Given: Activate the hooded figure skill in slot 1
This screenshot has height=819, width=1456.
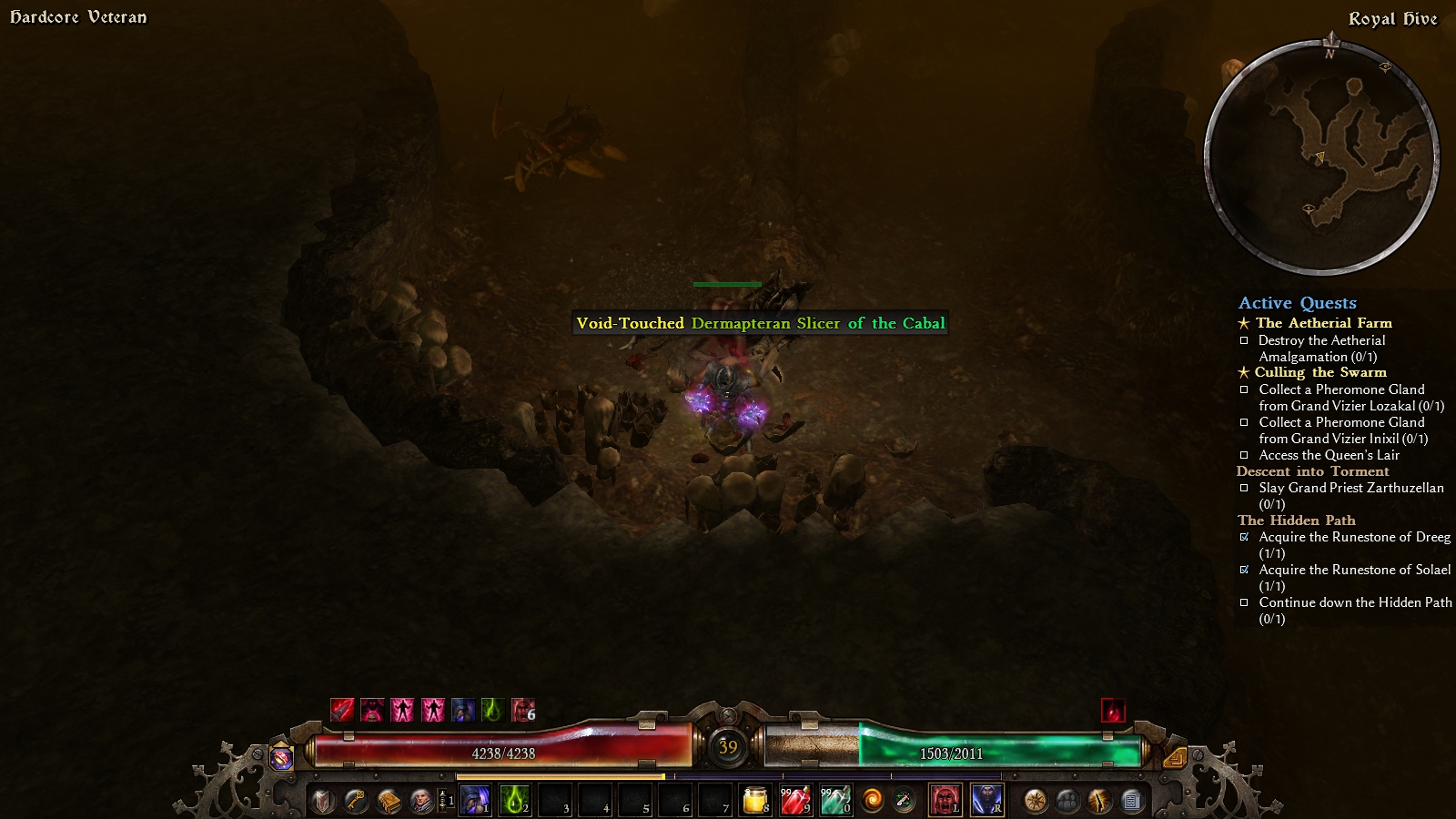Looking at the screenshot, I should (475, 800).
